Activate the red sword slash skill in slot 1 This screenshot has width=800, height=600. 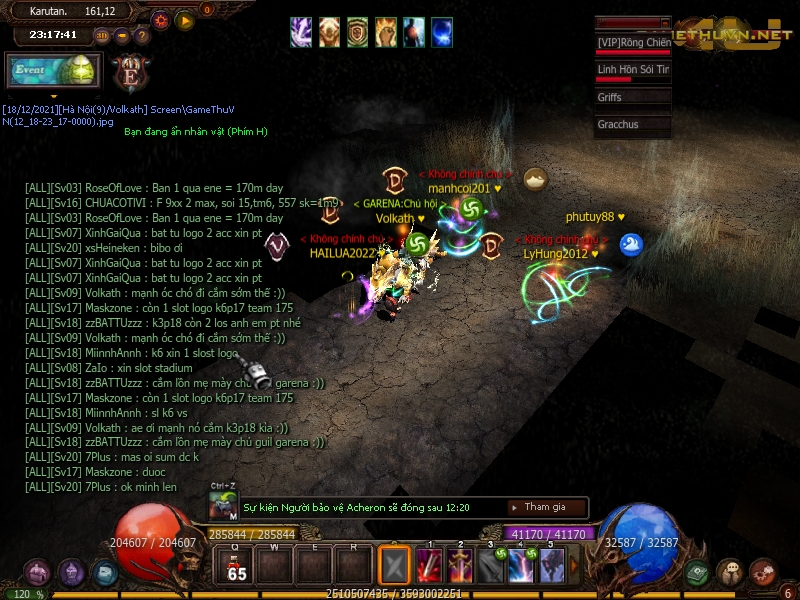[x=429, y=566]
